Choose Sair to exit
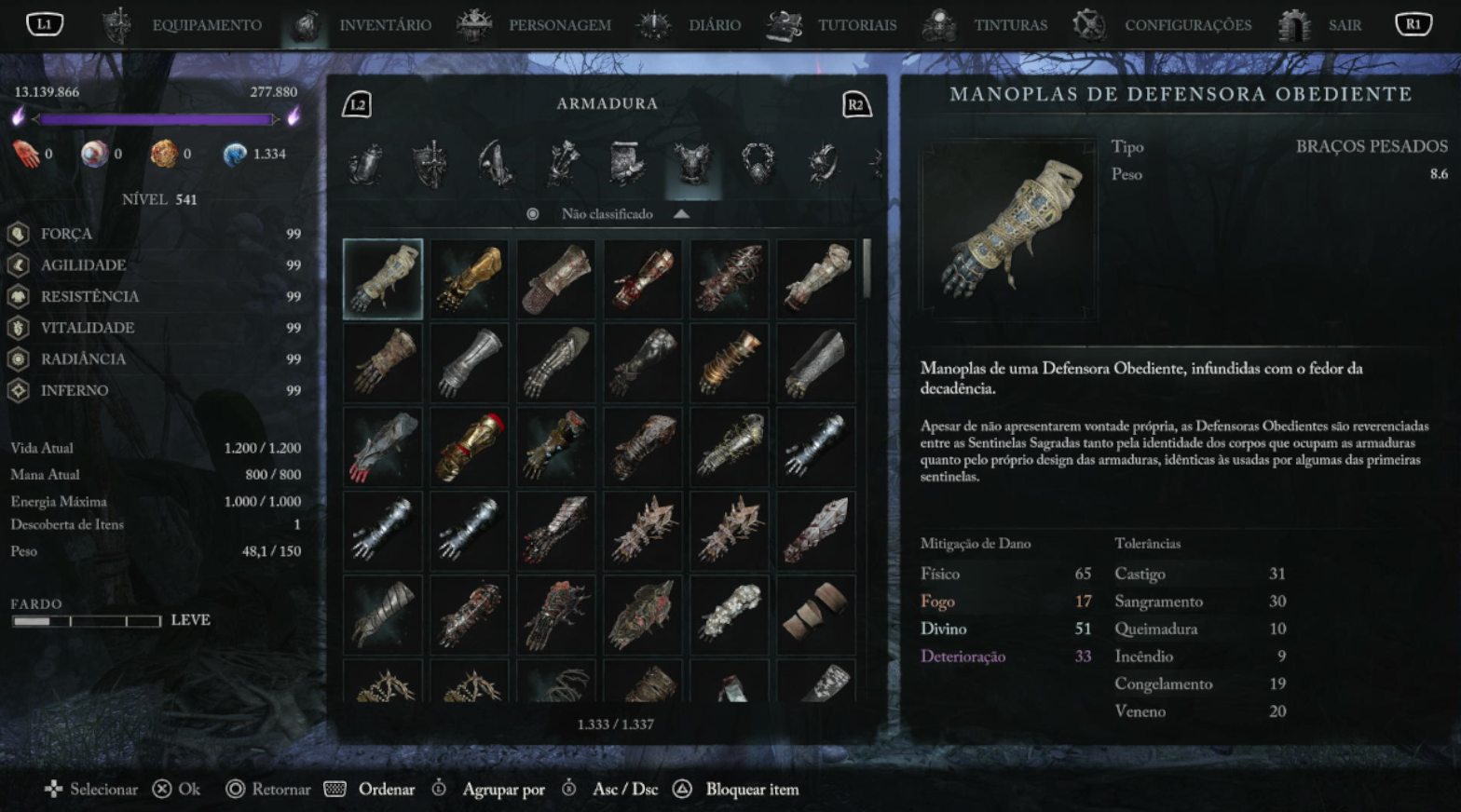Image resolution: width=1461 pixels, height=812 pixels. pos(1344,25)
